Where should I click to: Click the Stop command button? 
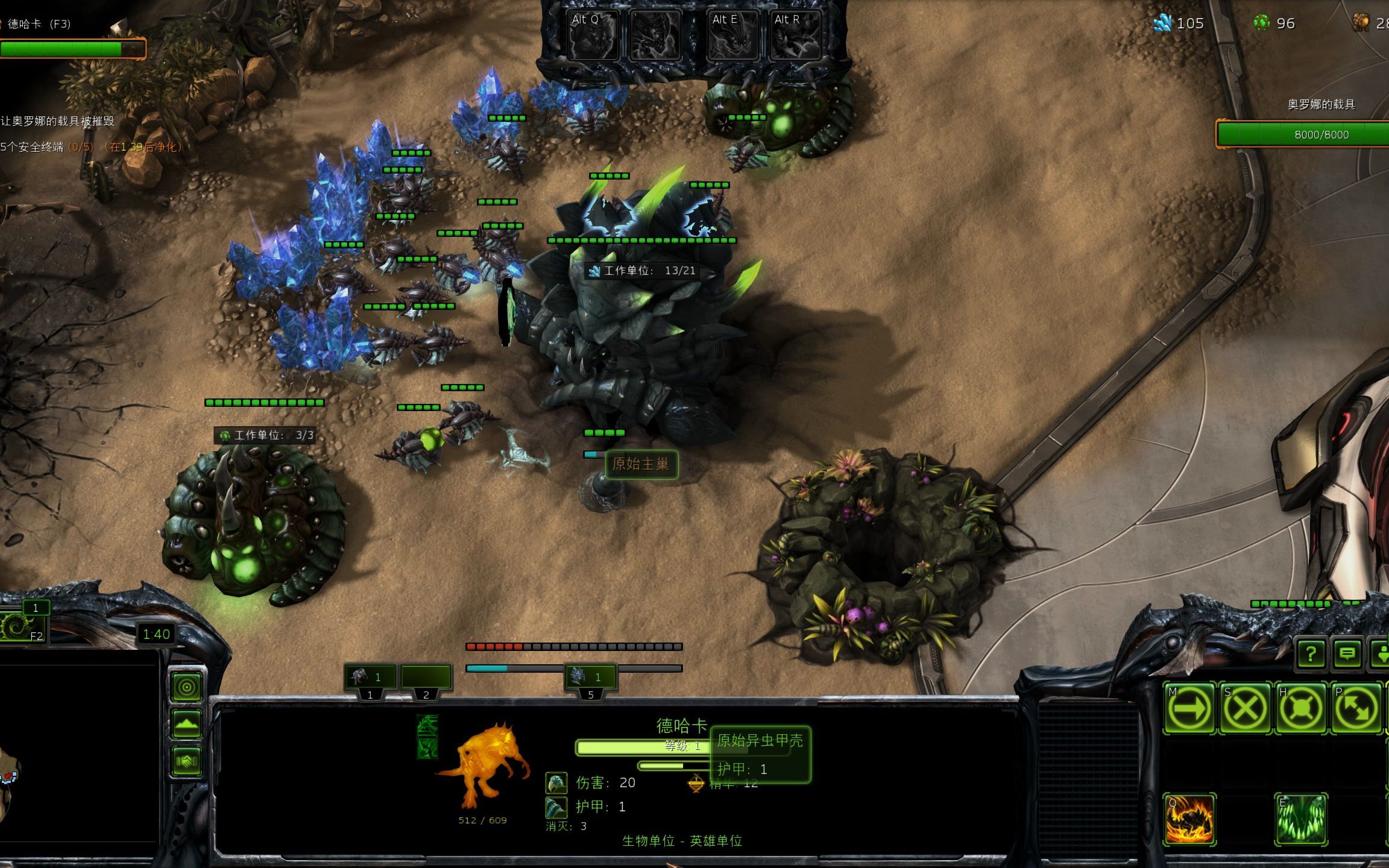(1245, 708)
